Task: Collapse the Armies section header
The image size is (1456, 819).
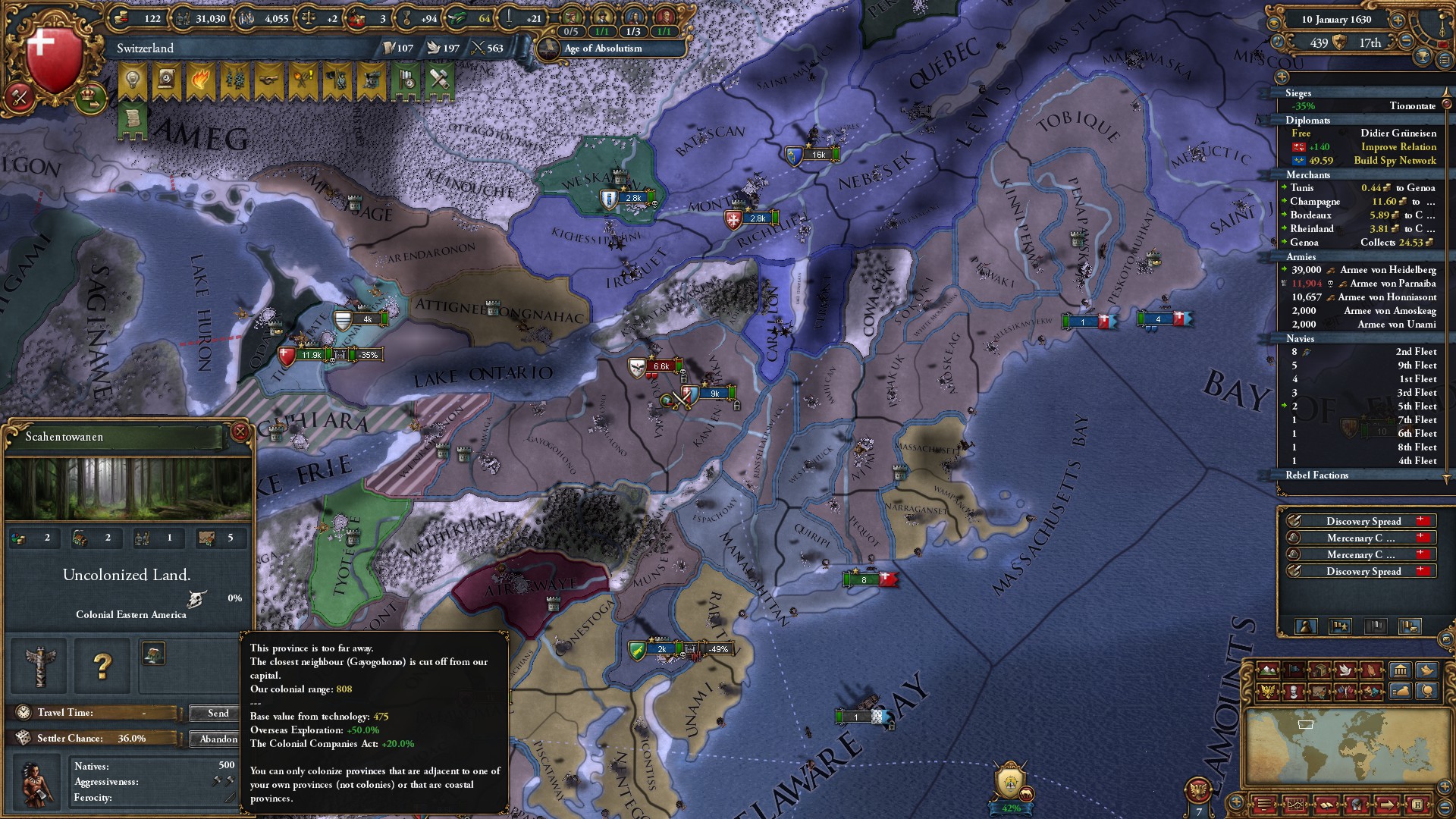Action: tap(1302, 257)
